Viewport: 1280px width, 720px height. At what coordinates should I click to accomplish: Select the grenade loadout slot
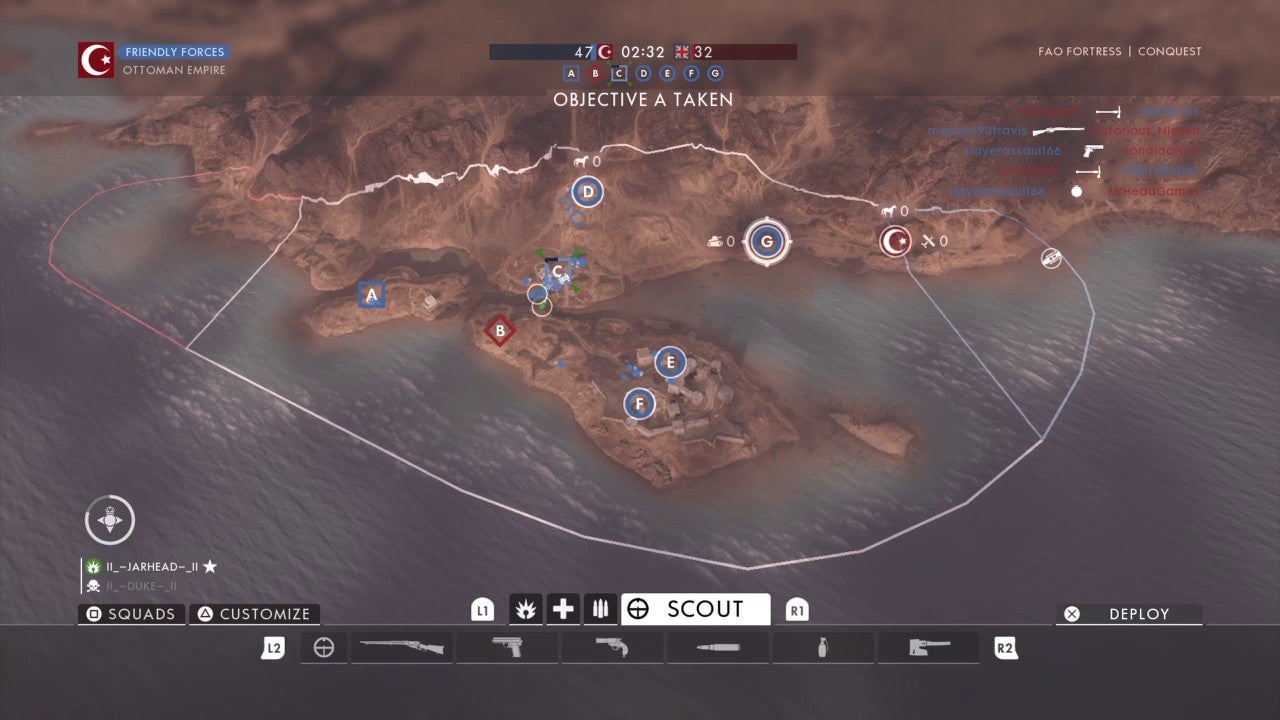tap(822, 648)
